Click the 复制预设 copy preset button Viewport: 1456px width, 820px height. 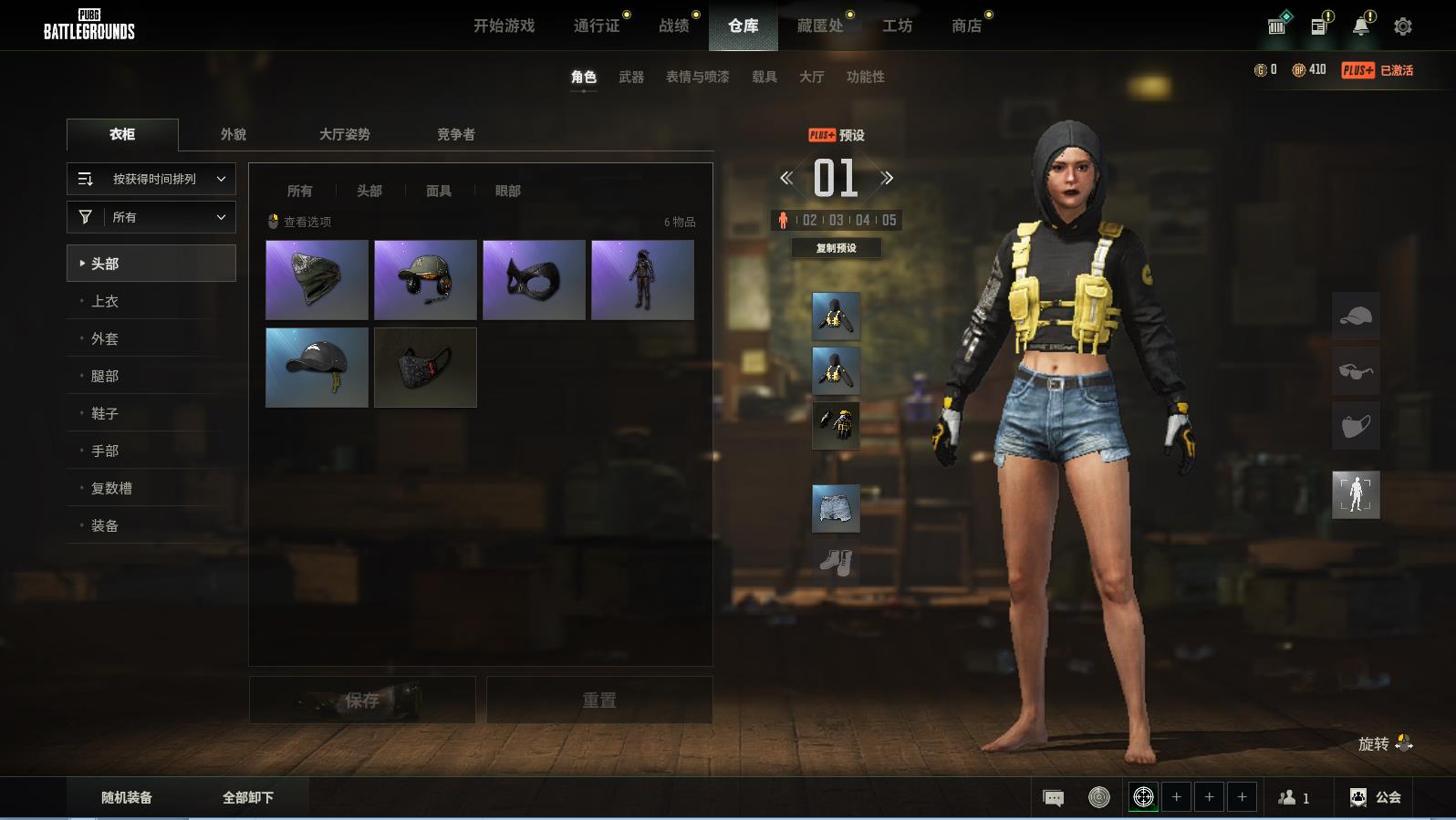click(836, 248)
